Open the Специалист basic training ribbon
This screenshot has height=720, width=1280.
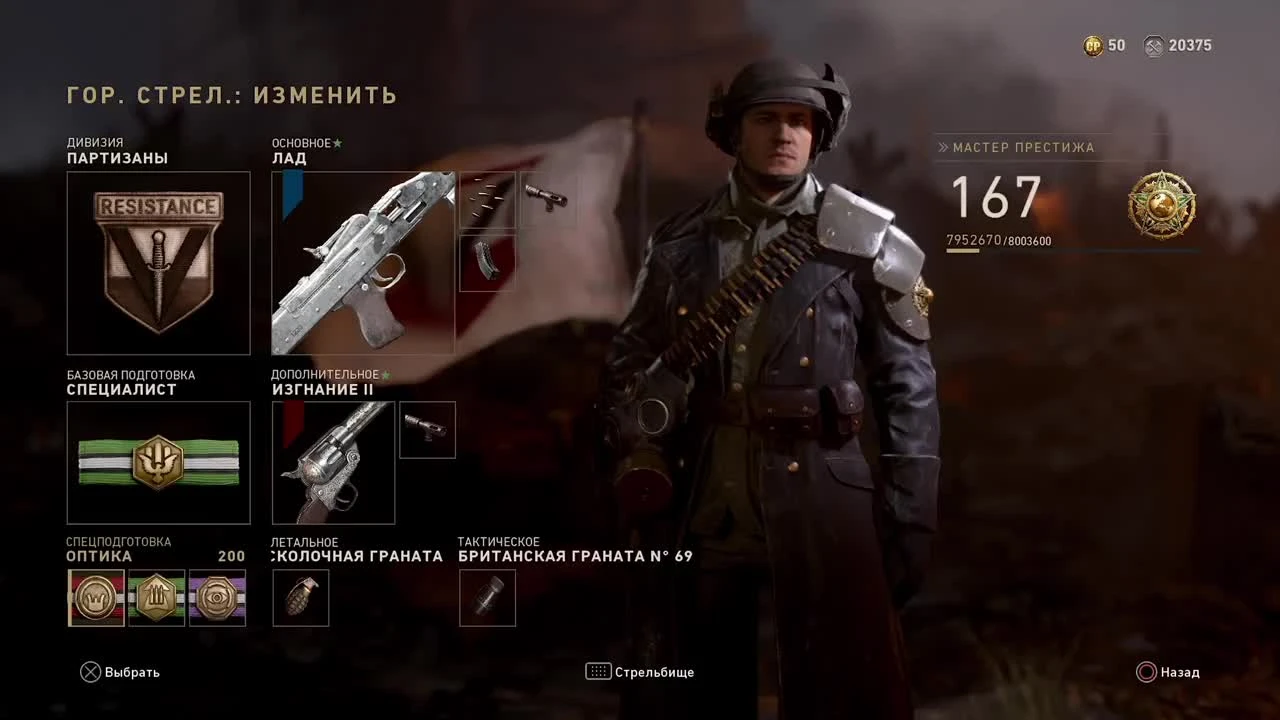click(x=158, y=462)
